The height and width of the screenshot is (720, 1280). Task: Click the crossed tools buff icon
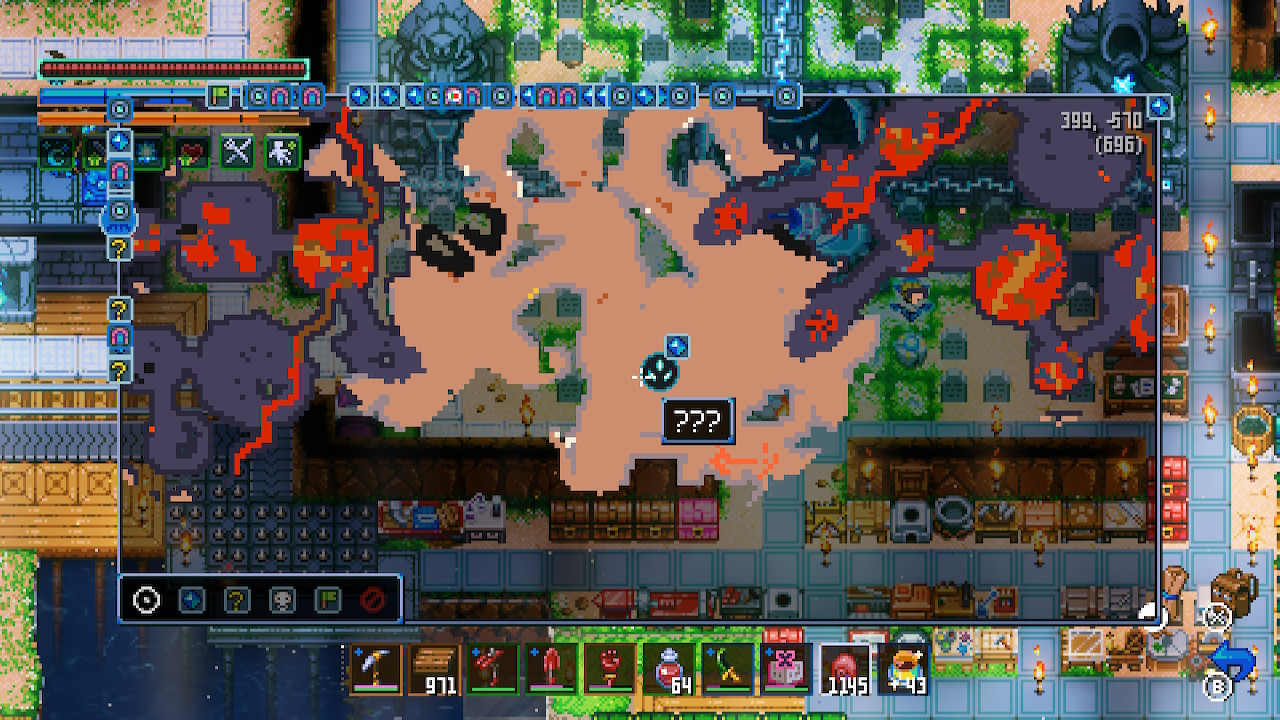click(237, 152)
